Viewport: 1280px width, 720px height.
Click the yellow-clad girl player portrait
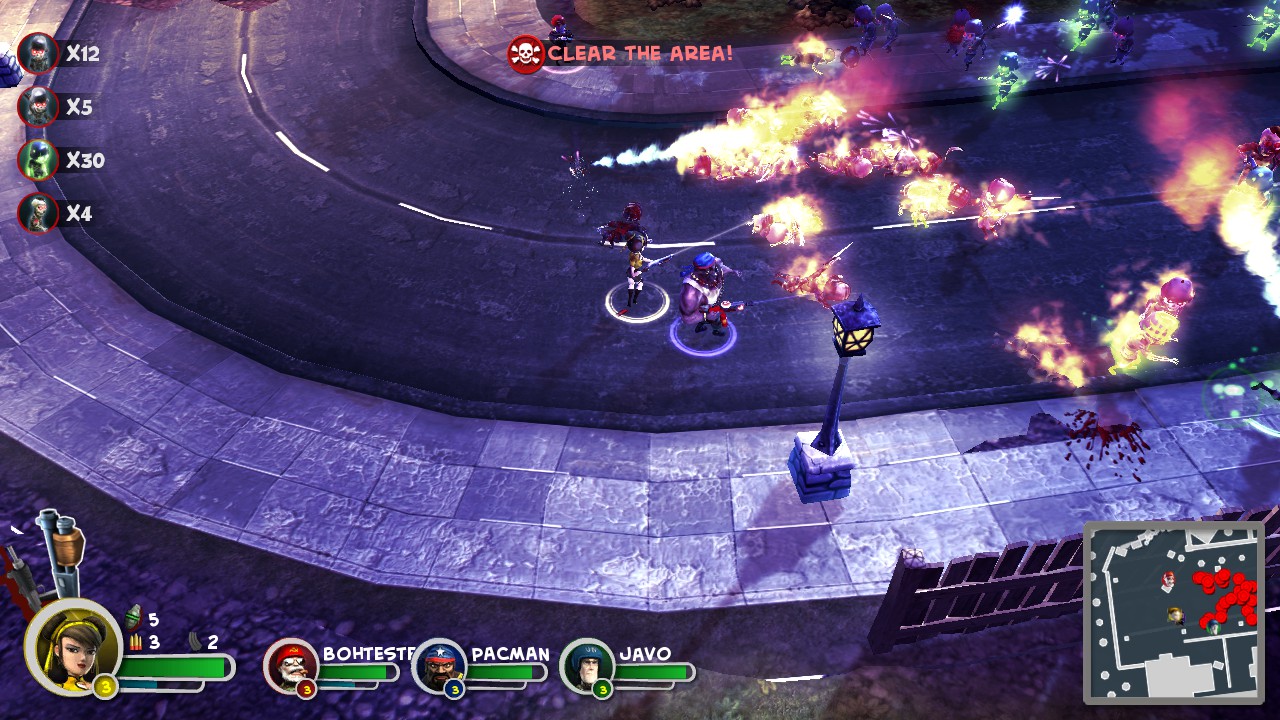click(x=72, y=646)
